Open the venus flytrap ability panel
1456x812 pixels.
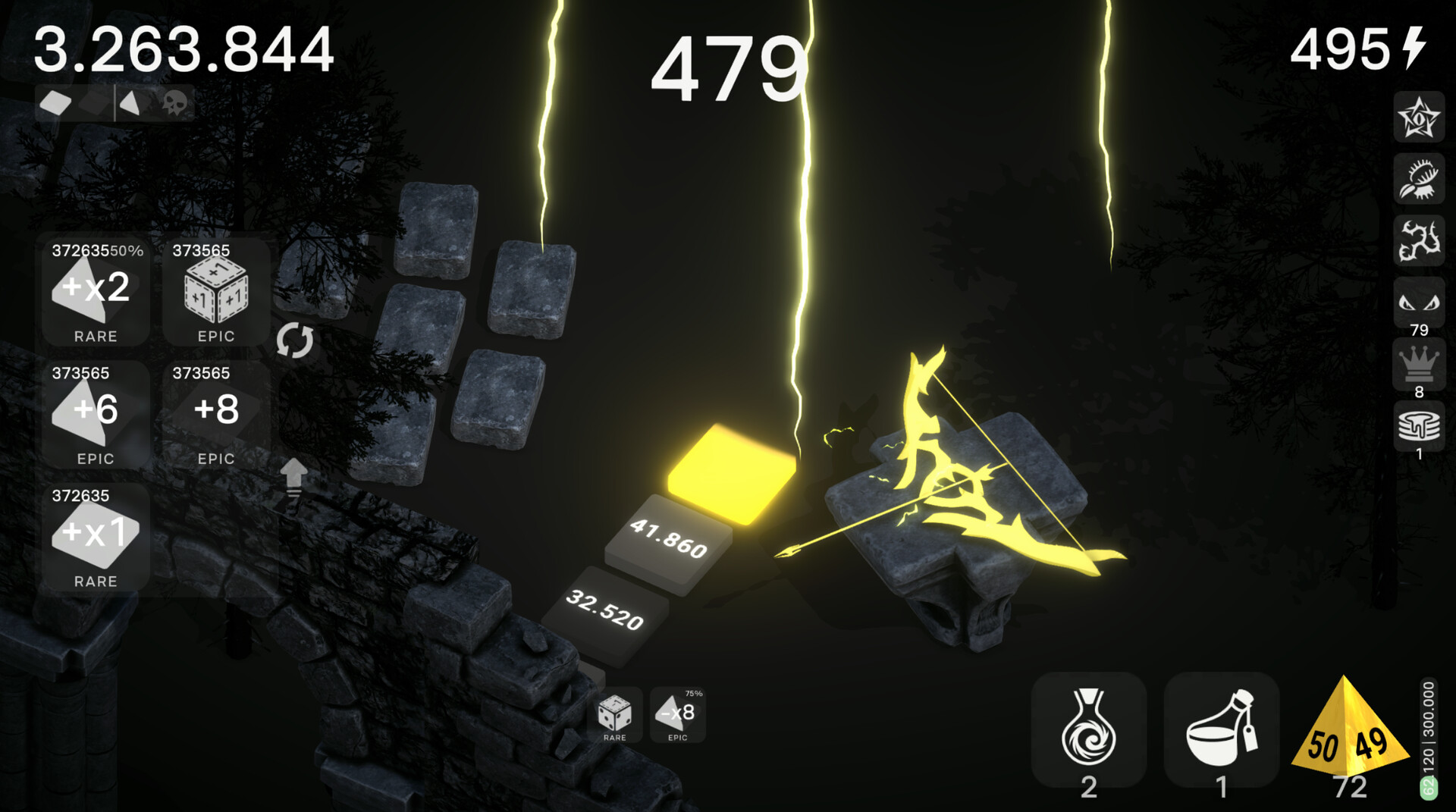click(1419, 180)
